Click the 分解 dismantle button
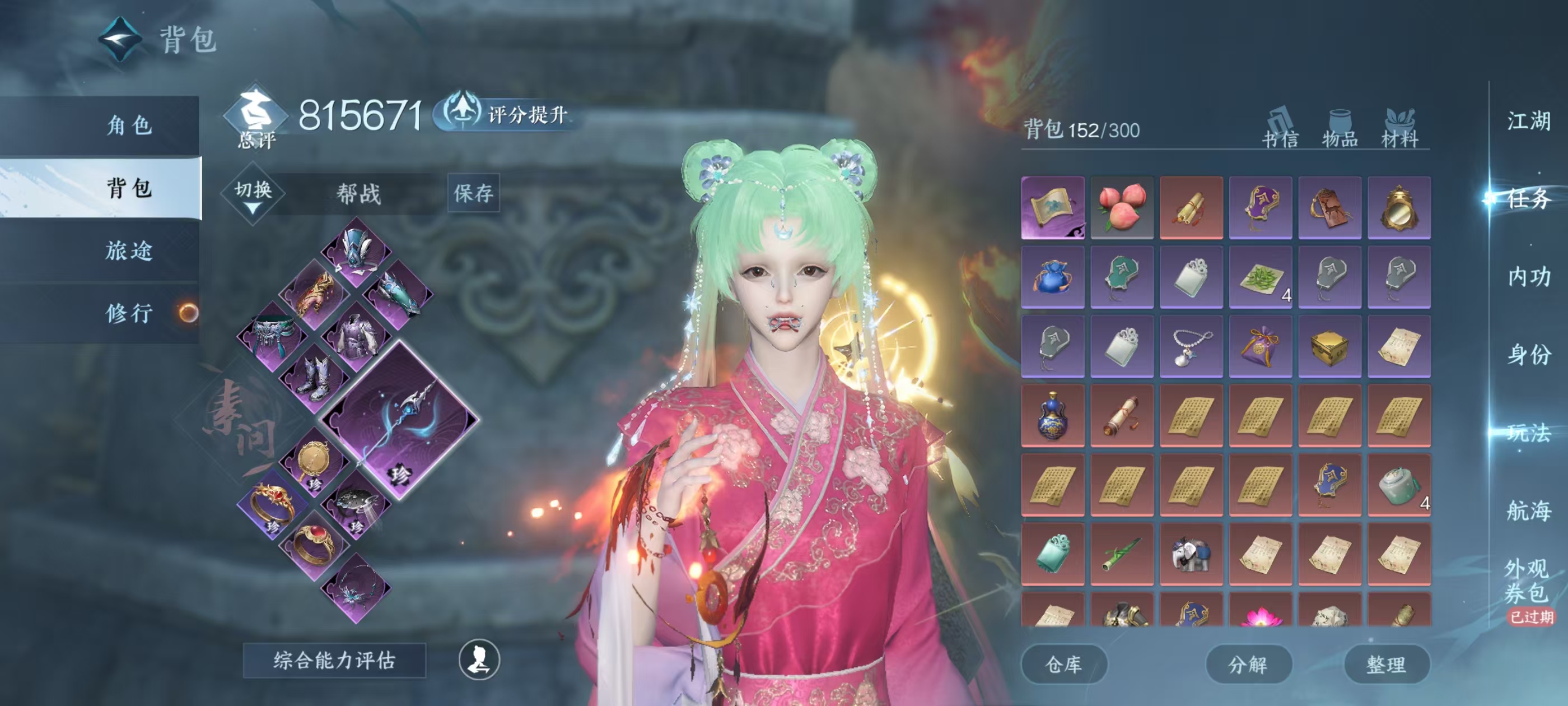The image size is (1568, 706). tap(1248, 664)
